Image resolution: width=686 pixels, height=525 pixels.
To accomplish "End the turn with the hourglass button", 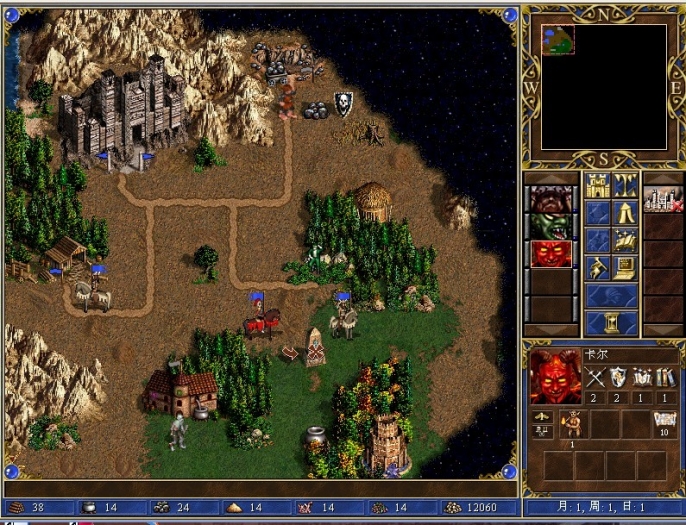I will click(611, 323).
